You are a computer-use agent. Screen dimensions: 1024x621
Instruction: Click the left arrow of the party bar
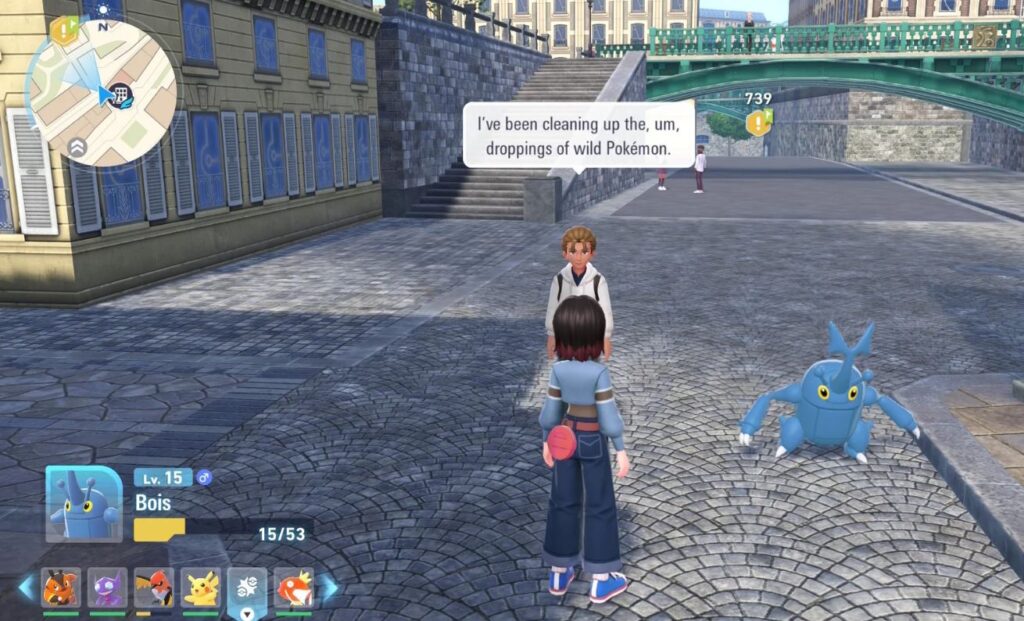(x=27, y=587)
